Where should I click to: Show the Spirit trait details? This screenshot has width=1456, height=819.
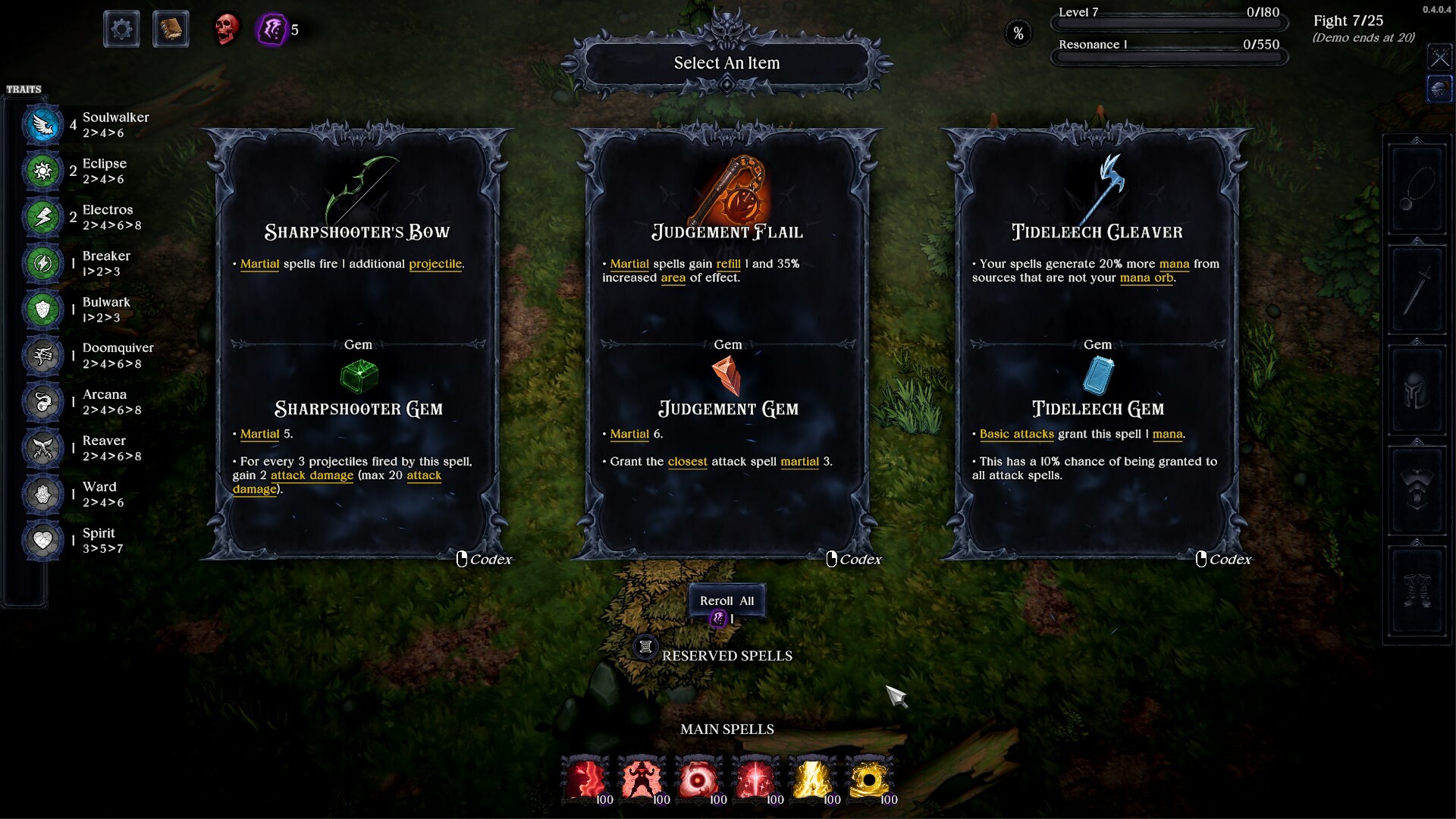point(43,540)
